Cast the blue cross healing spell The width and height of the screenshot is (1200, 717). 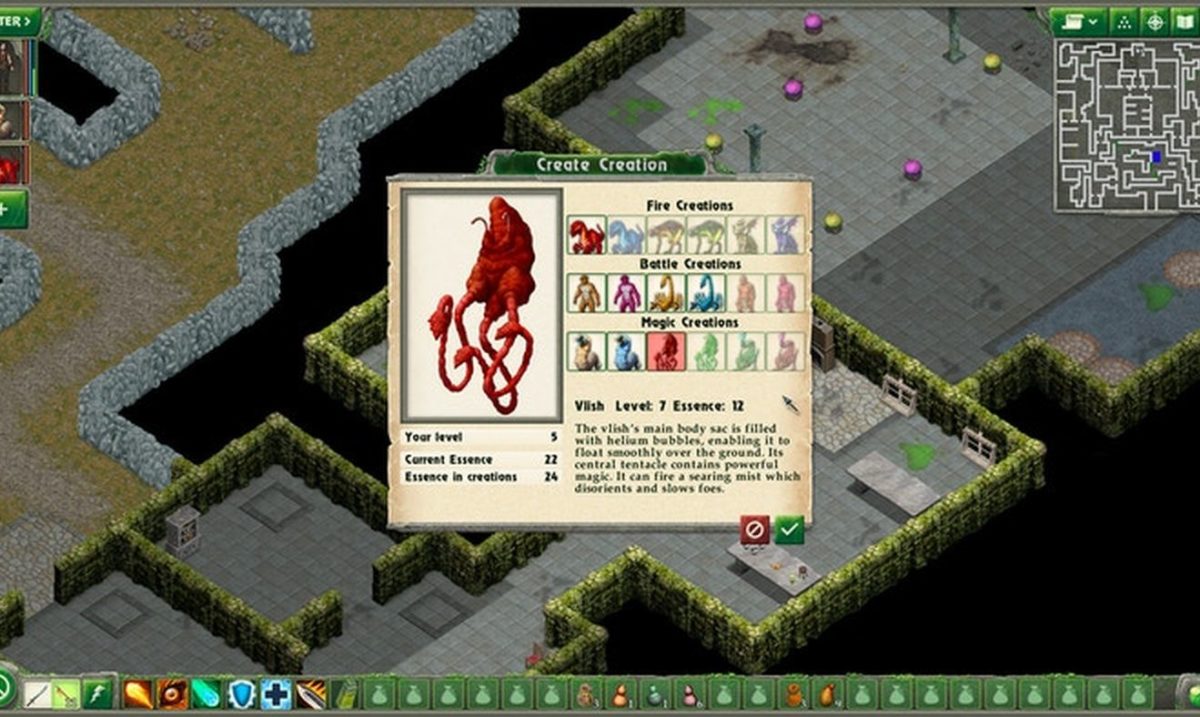(x=275, y=693)
